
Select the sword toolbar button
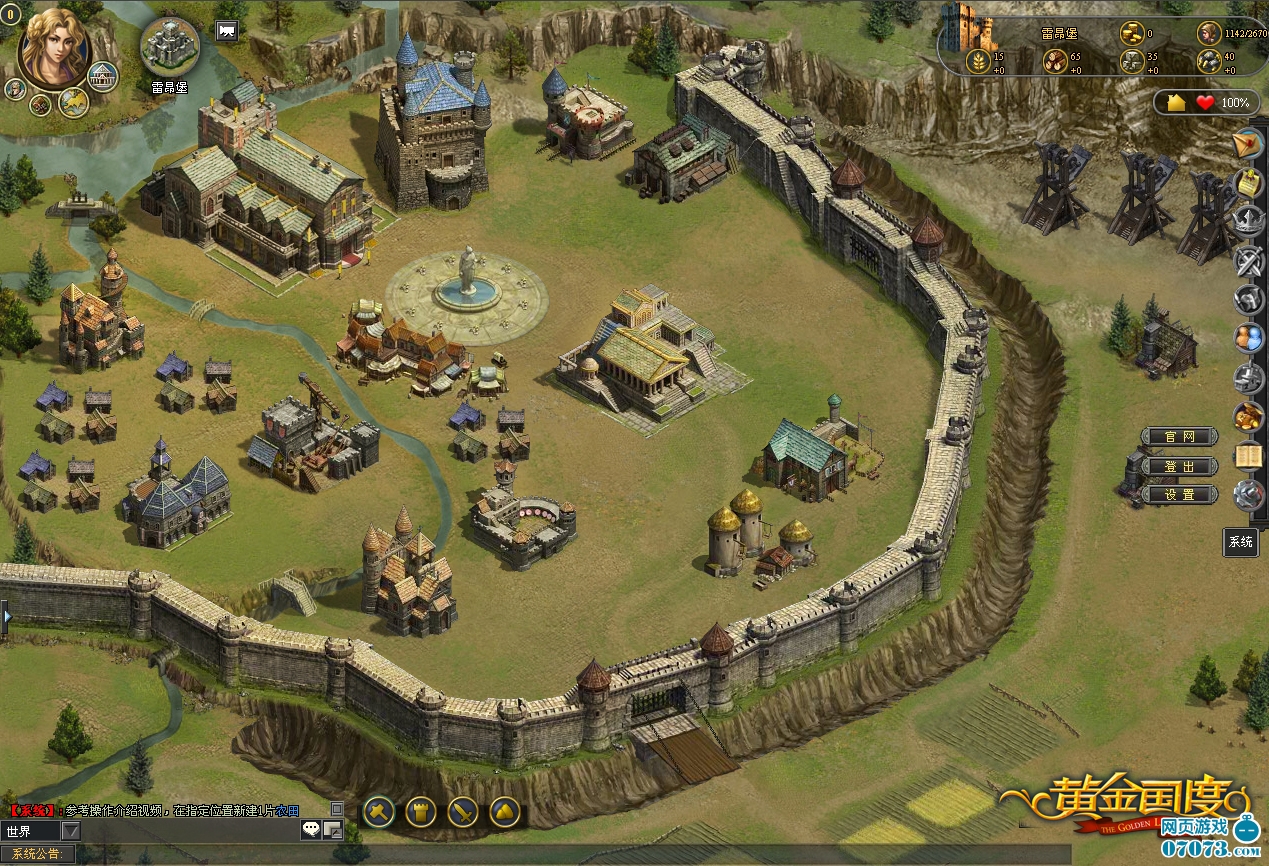click(463, 811)
